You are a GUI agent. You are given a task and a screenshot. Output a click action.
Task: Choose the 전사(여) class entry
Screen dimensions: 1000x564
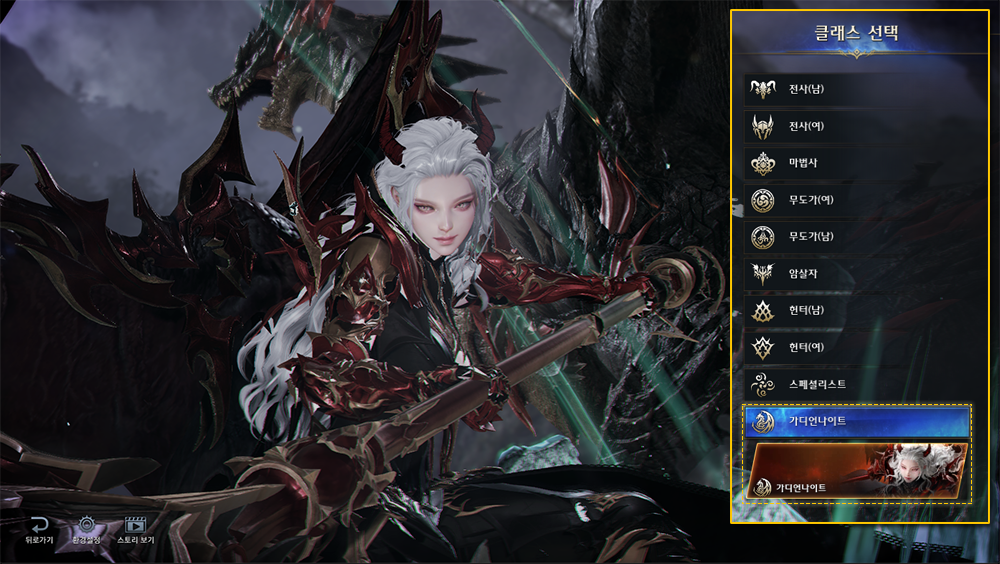pos(855,126)
